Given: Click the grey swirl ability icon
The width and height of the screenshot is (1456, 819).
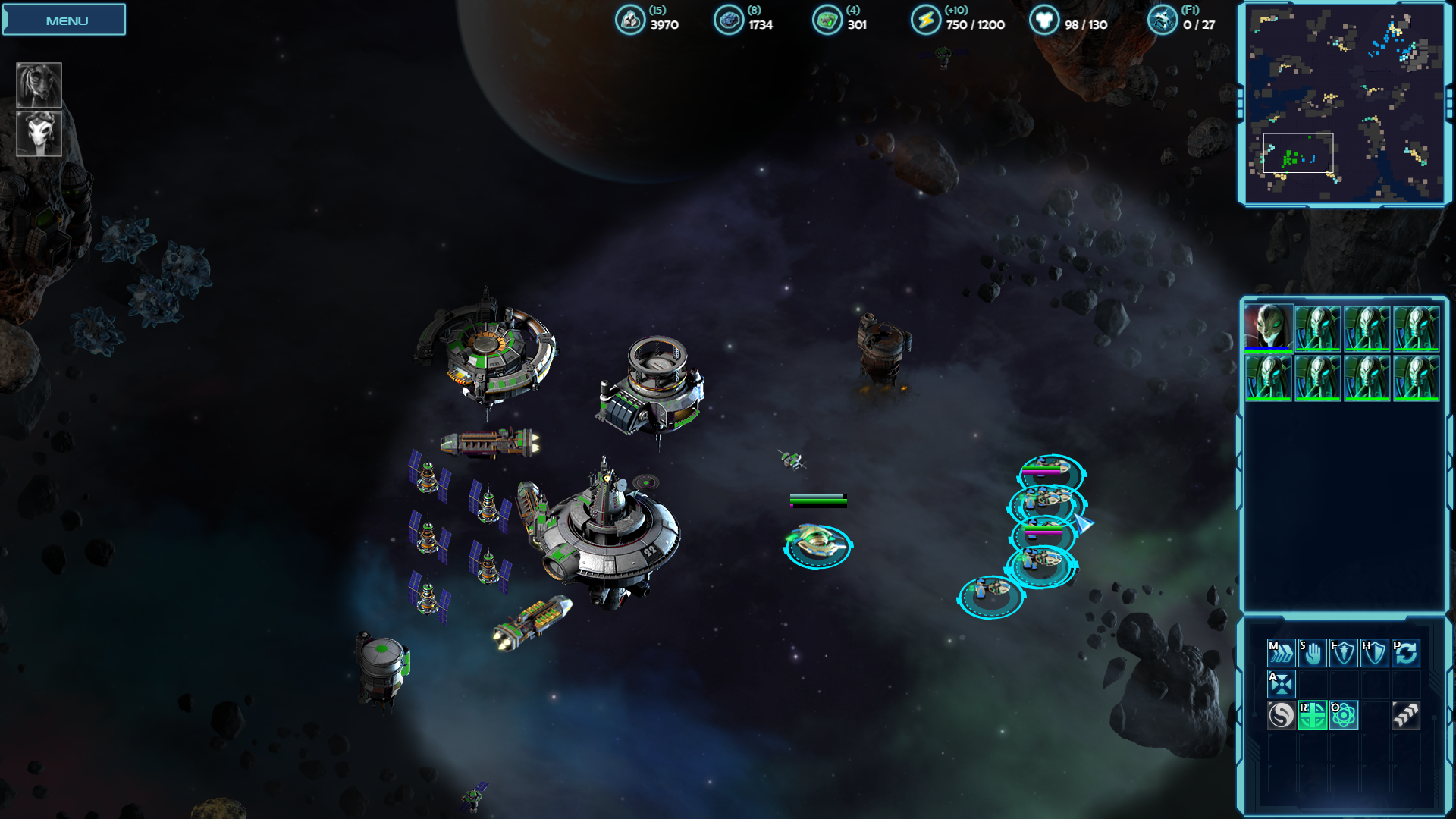Looking at the screenshot, I should click(1281, 715).
